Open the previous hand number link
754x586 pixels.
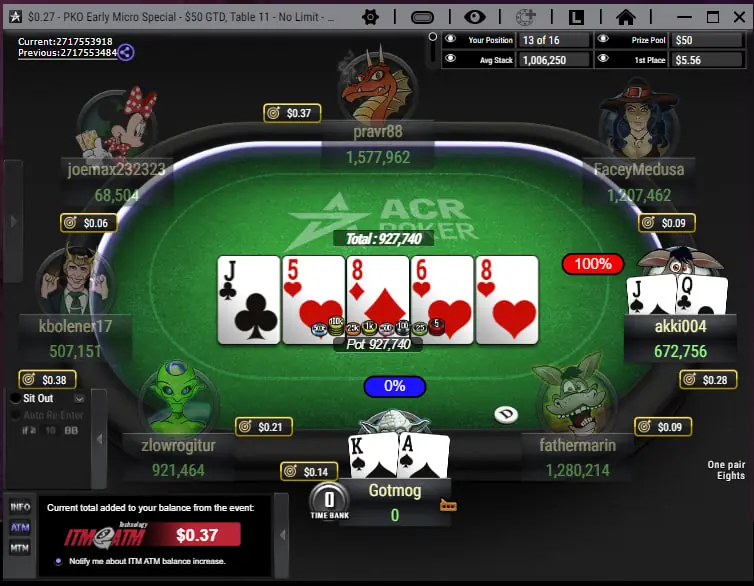point(65,53)
